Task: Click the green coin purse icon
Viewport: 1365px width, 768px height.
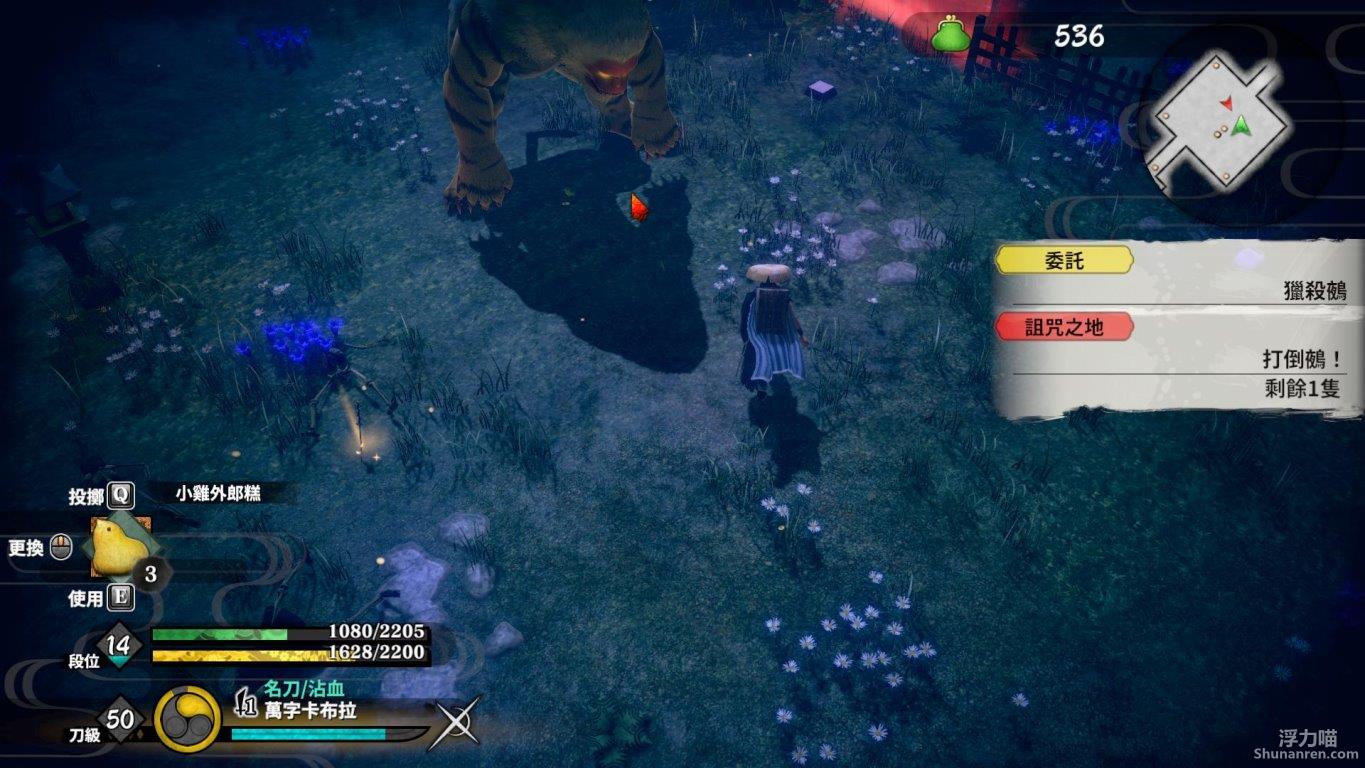Action: [x=950, y=36]
